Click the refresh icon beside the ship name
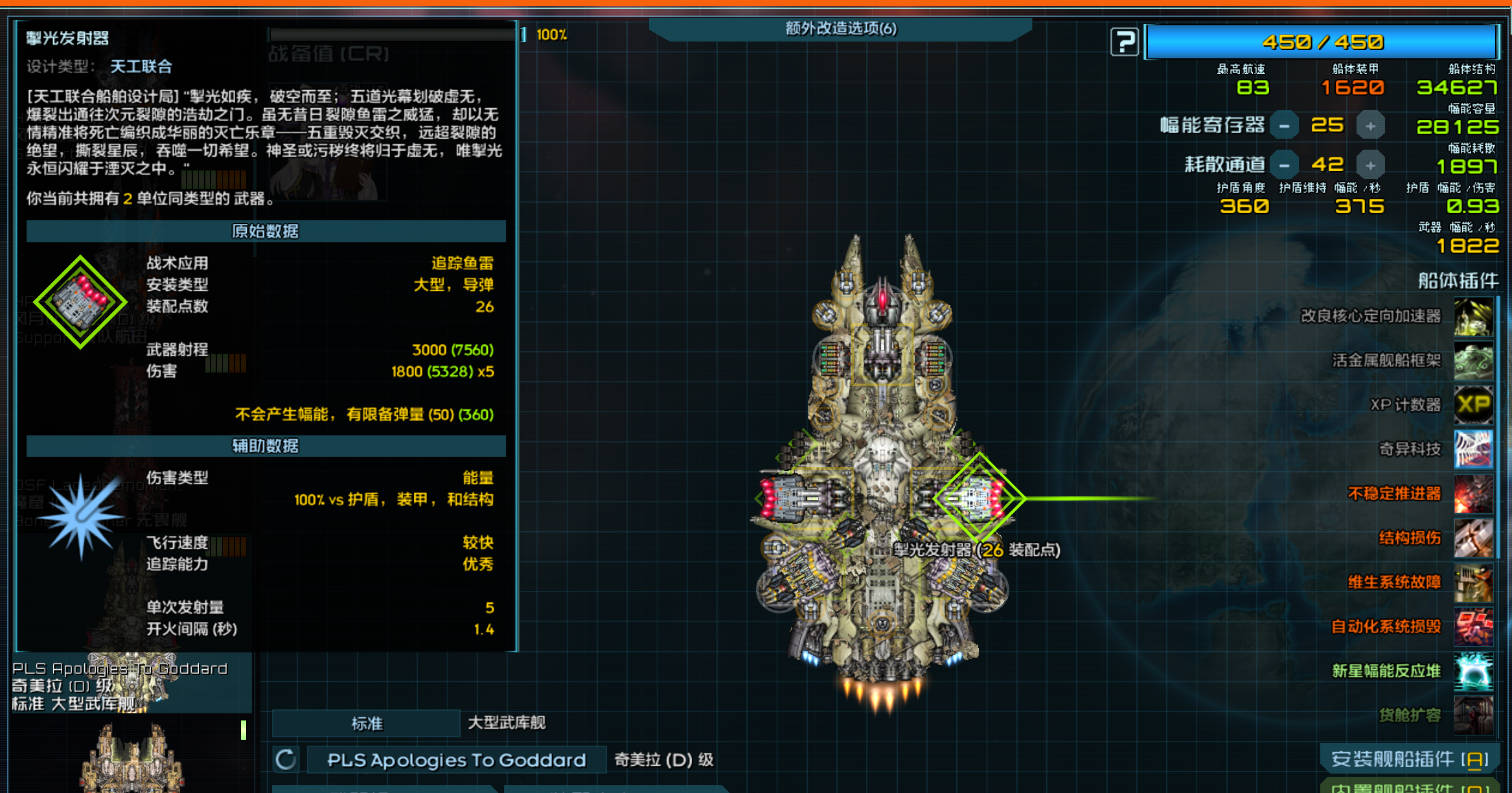This screenshot has width=1512, height=793. point(285,759)
